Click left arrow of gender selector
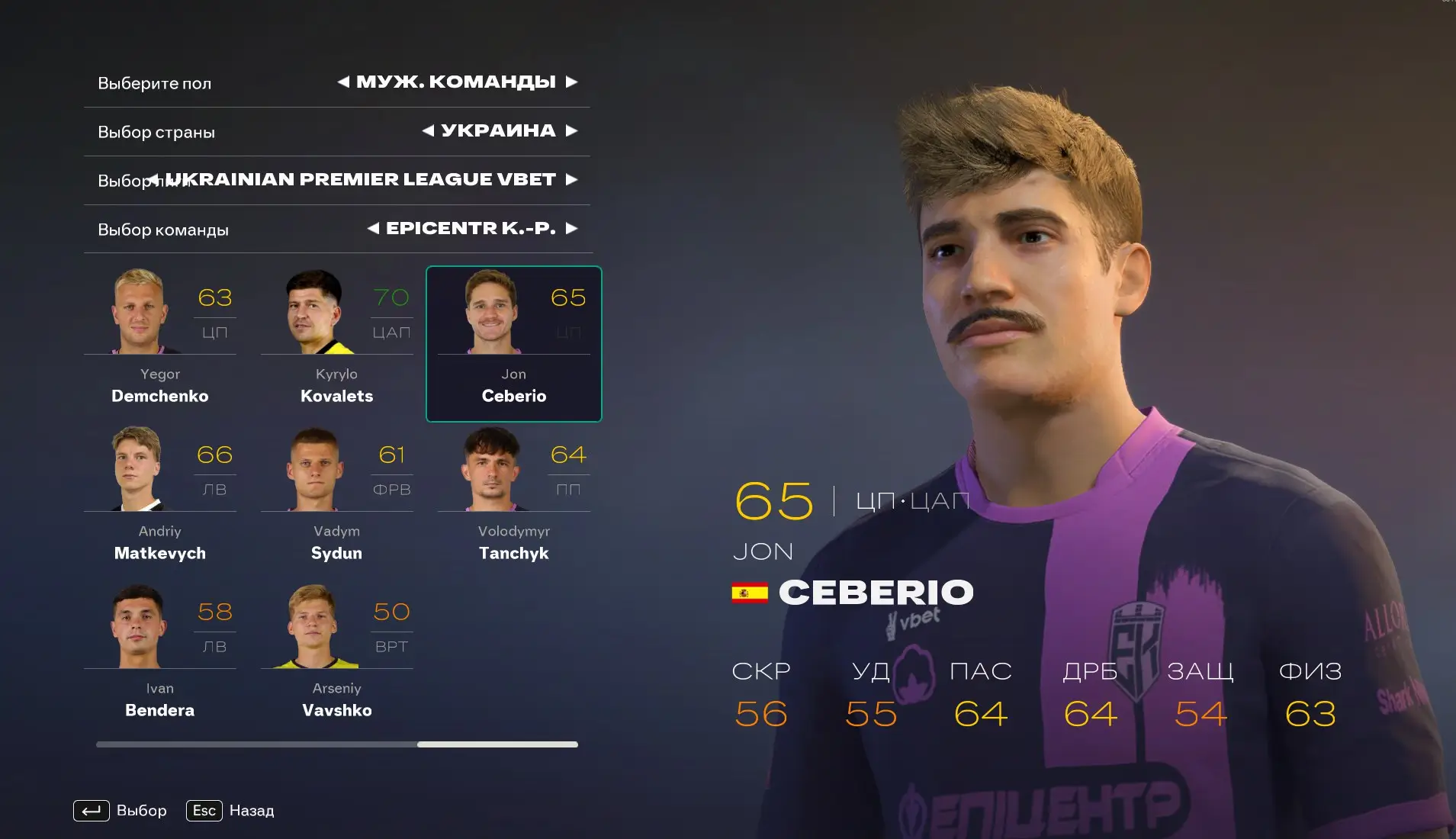Viewport: 1456px width, 839px height. coord(344,82)
